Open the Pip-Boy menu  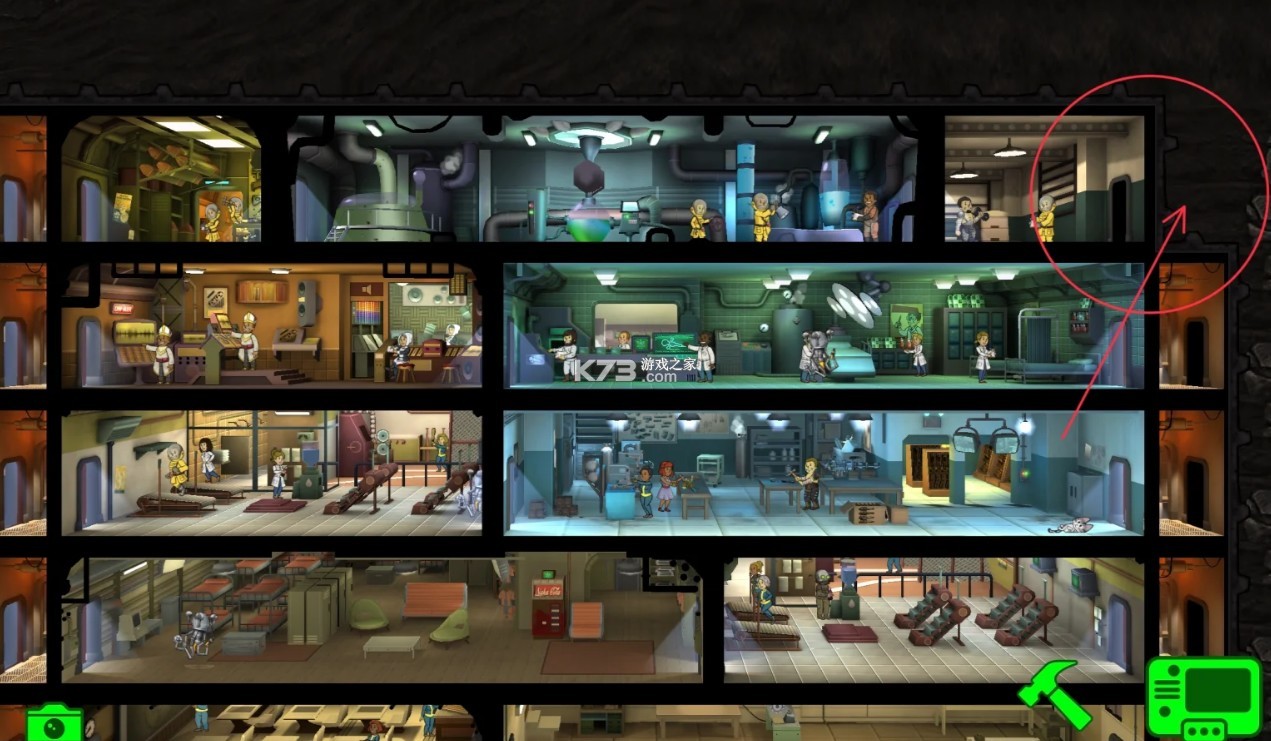[1203, 697]
